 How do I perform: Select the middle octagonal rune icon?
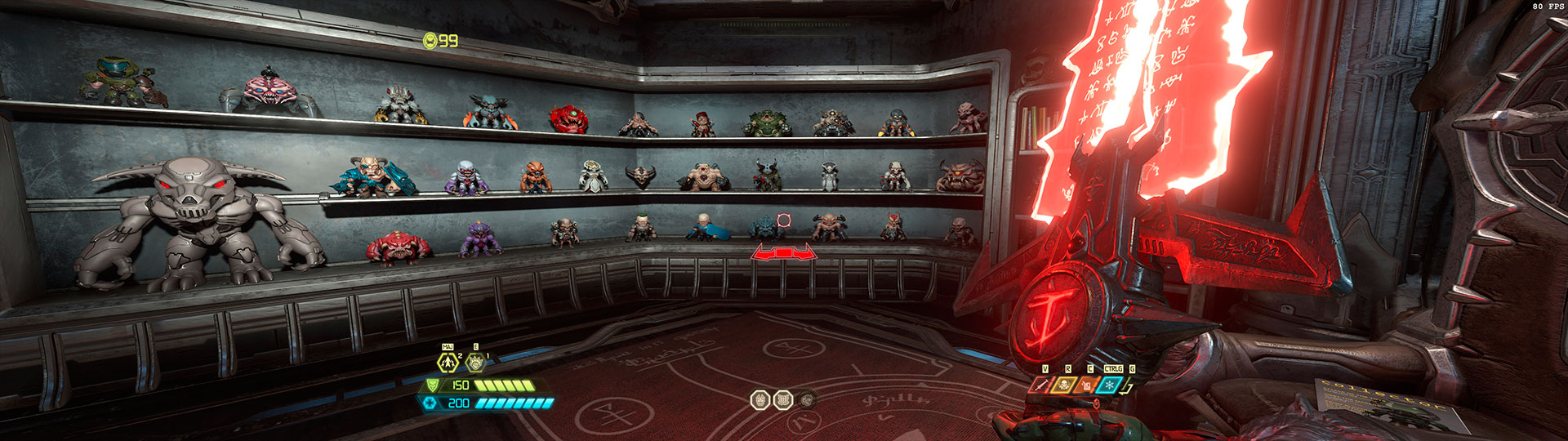[x=783, y=400]
